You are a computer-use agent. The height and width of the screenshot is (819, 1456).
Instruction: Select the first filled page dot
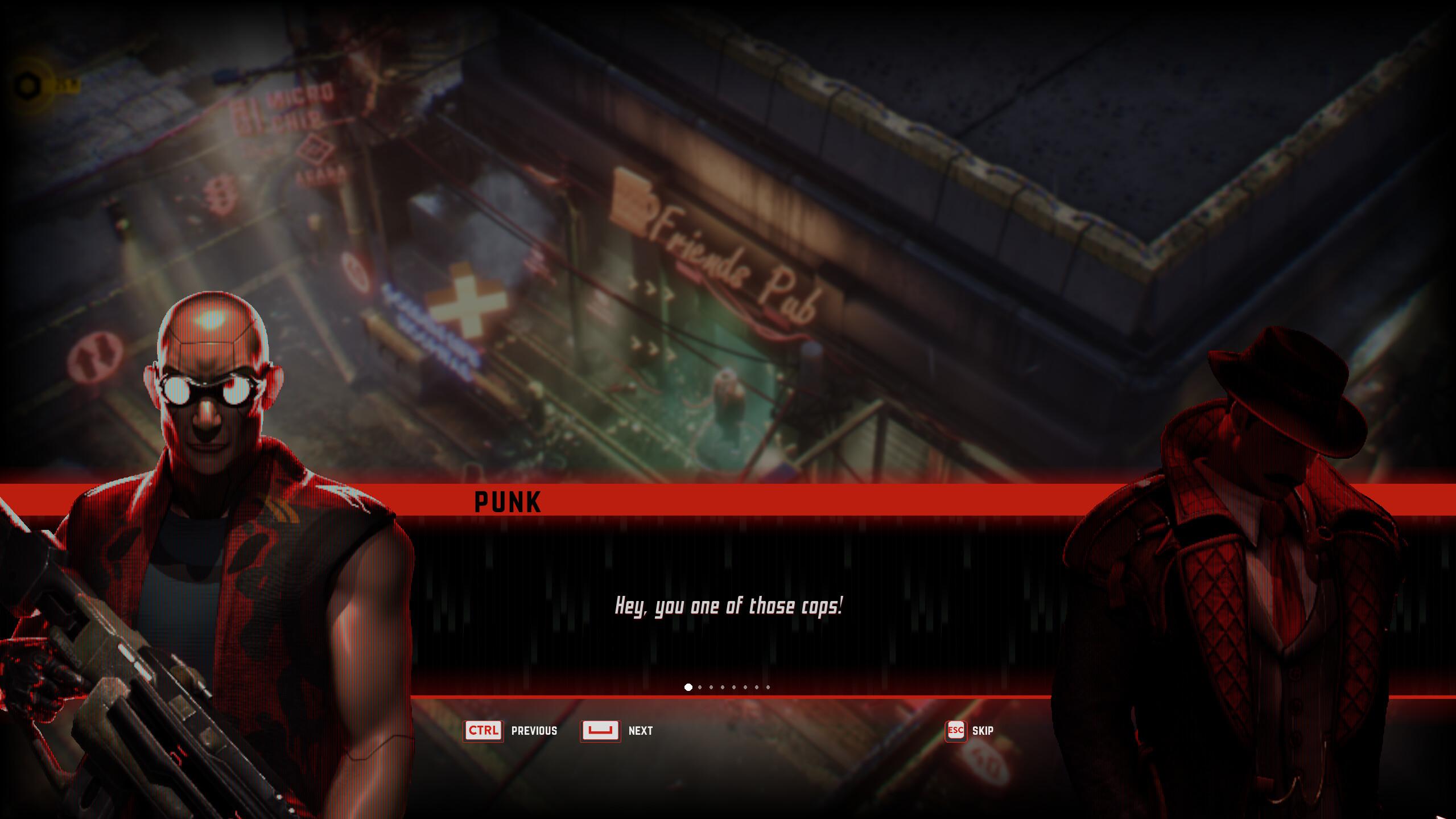[689, 687]
